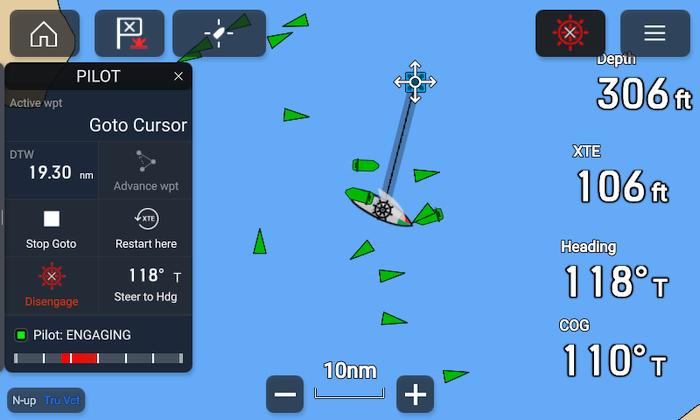
Task: Tap the Goto cursor target marker
Action: click(x=415, y=81)
